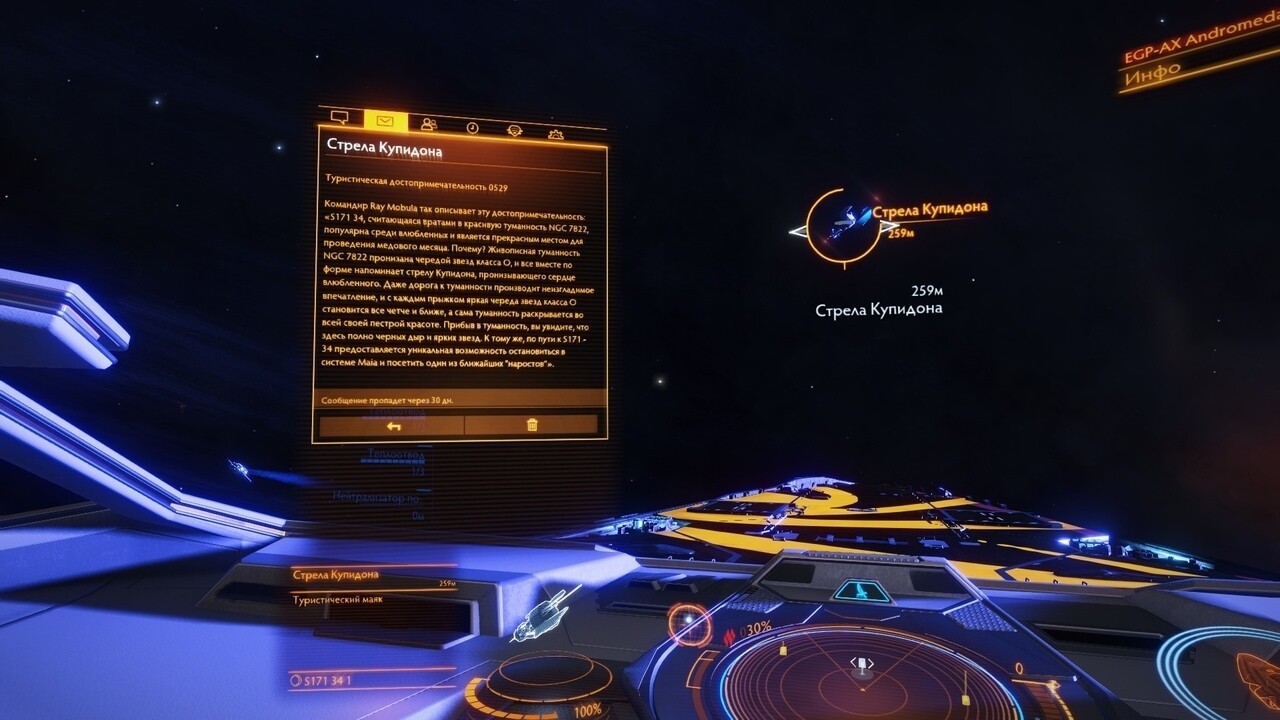The width and height of the screenshot is (1280, 720).
Task: Switch to the friends and contacts tab
Action: [x=429, y=124]
